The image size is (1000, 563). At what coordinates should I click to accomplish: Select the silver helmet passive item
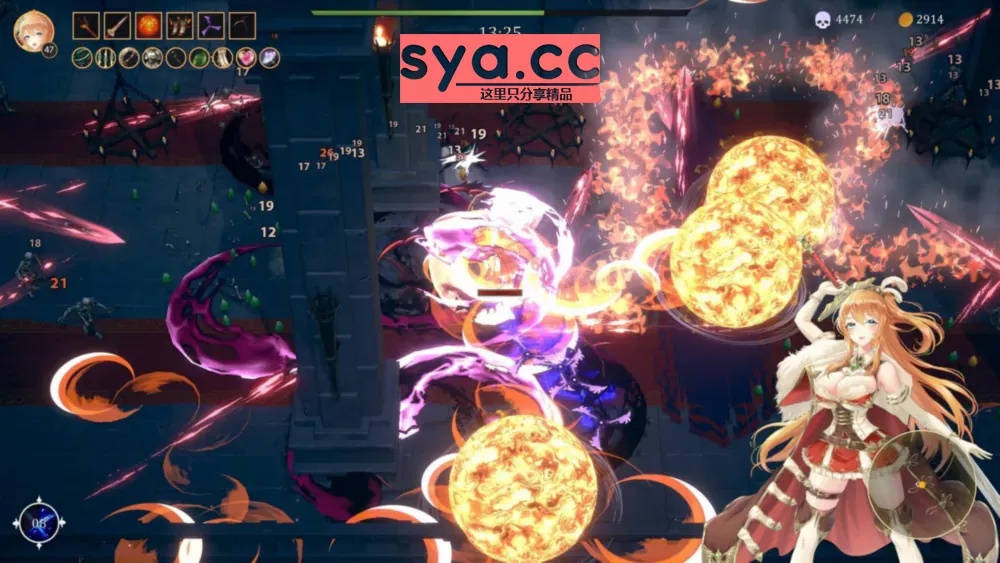click(x=153, y=58)
